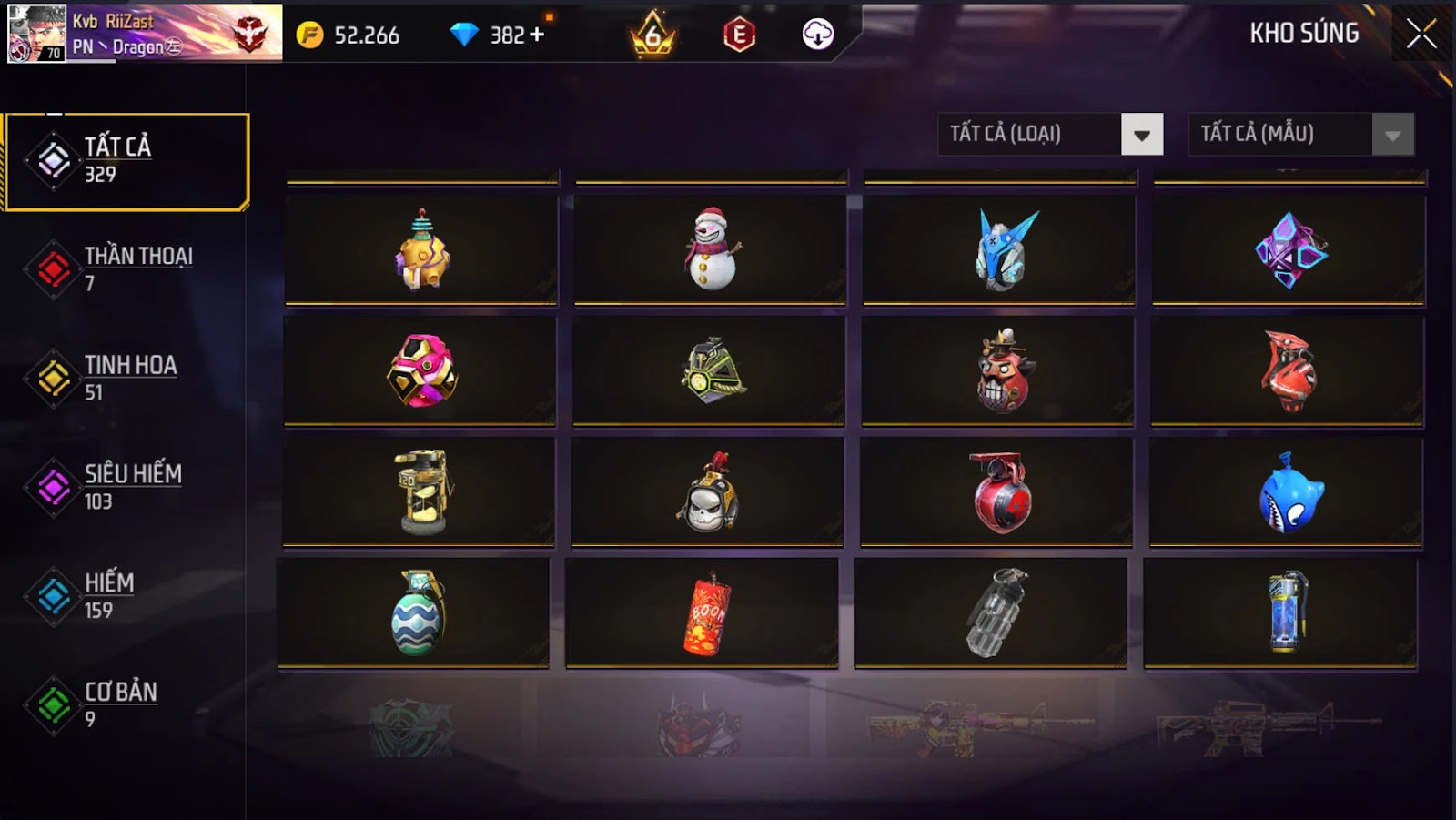Pick the angry red face grenade
Image resolution: width=1456 pixels, height=820 pixels.
point(1000,370)
